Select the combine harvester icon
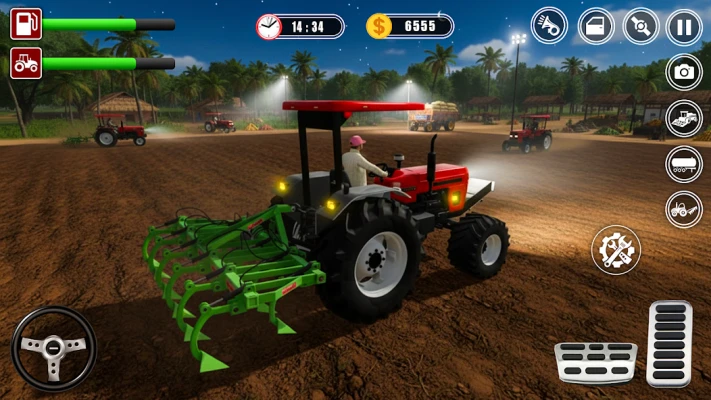The width and height of the screenshot is (711, 400). 684,118
